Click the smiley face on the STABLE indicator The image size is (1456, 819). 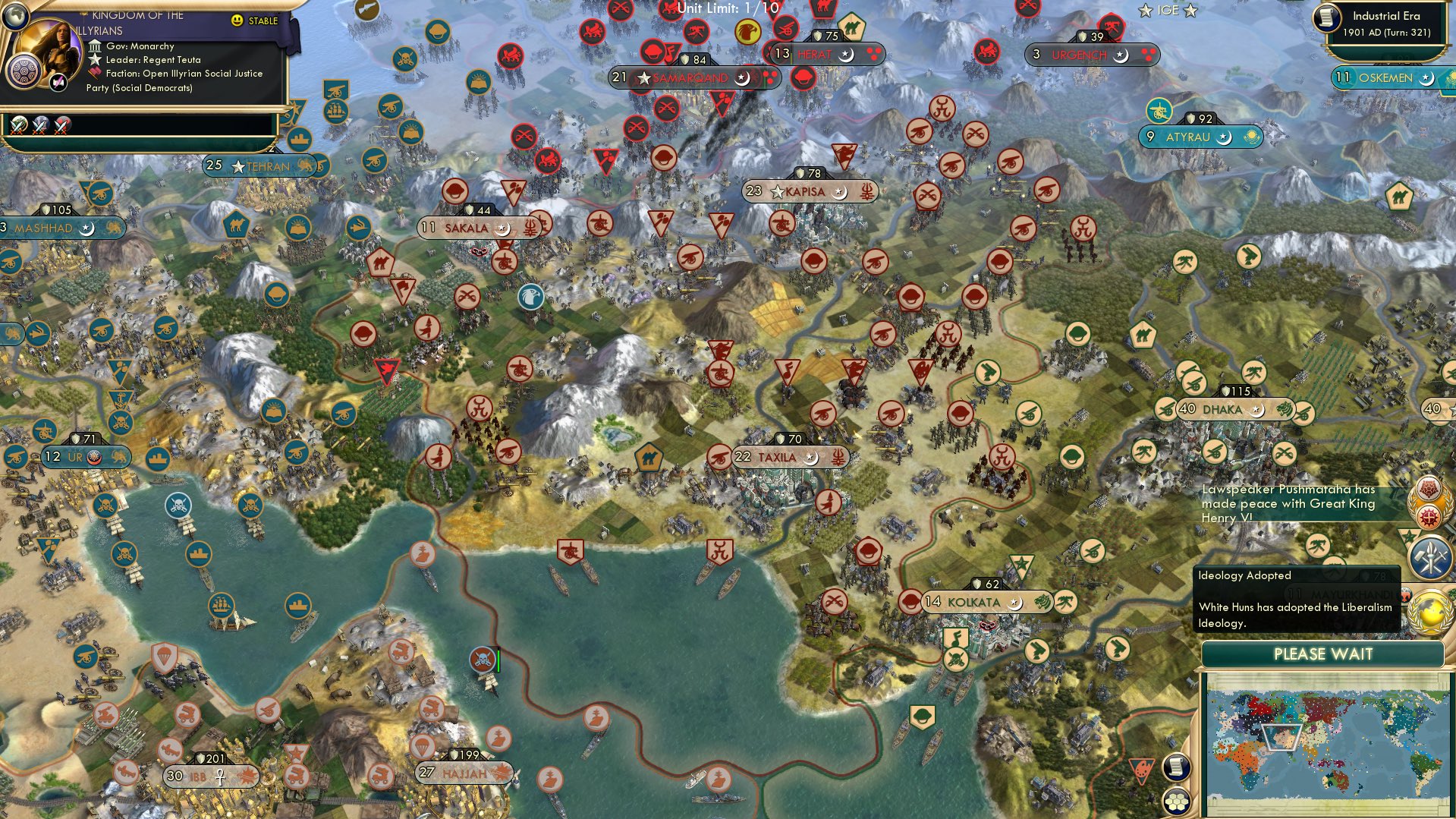237,21
